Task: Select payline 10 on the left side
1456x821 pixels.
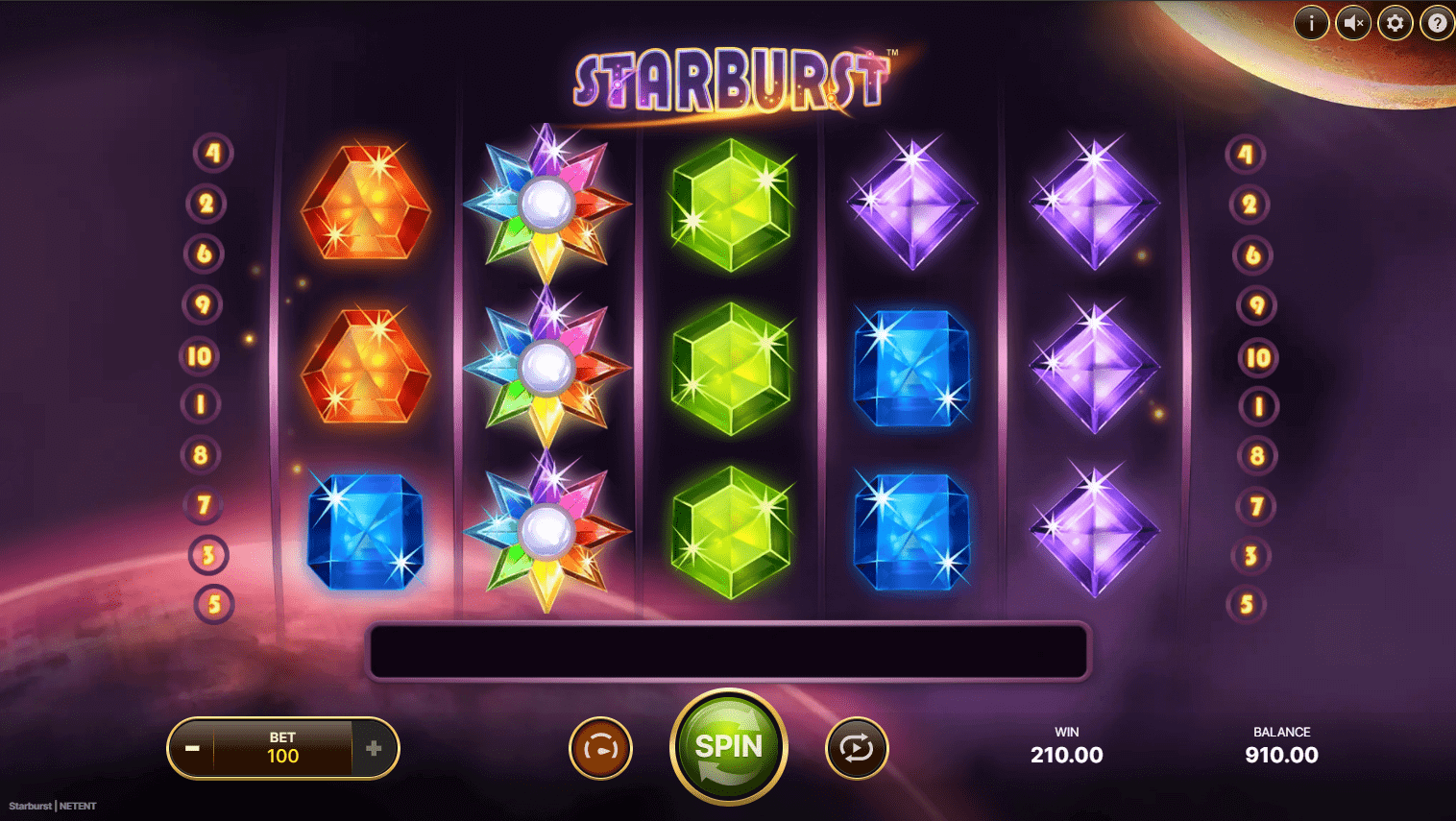Action: pos(199,354)
